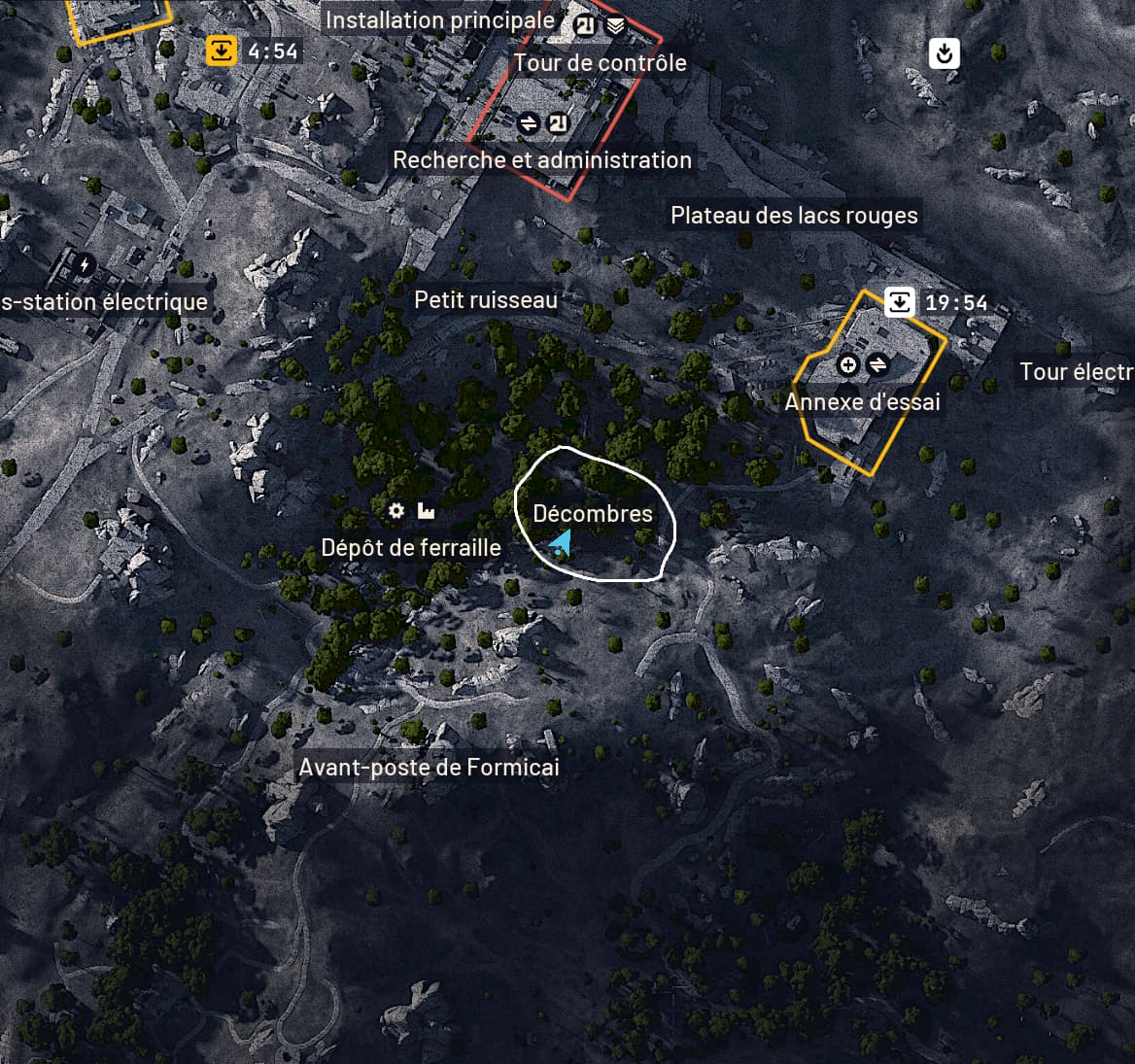Screen dimensions: 1135x1064
Task: Click the white download-arrow marker without a timer
Action: pos(944,52)
